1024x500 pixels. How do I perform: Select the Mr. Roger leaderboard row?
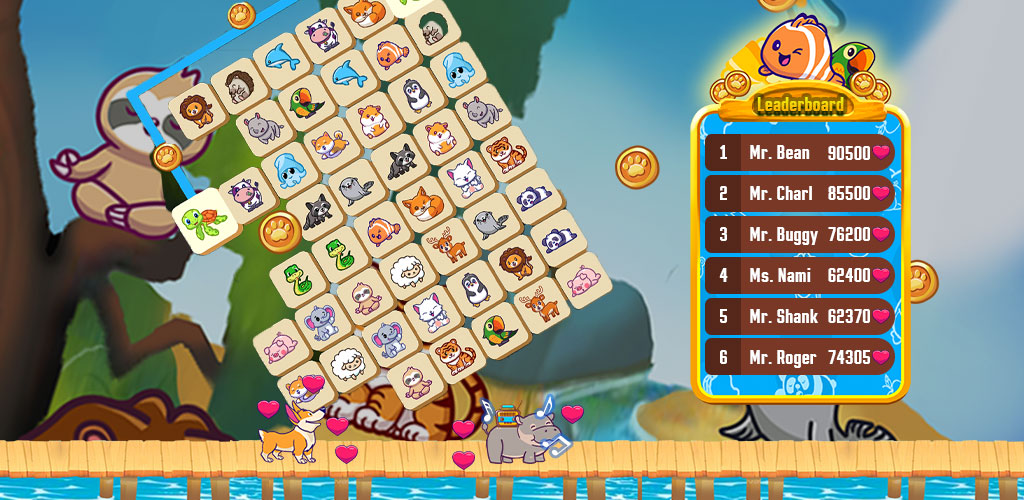799,357
